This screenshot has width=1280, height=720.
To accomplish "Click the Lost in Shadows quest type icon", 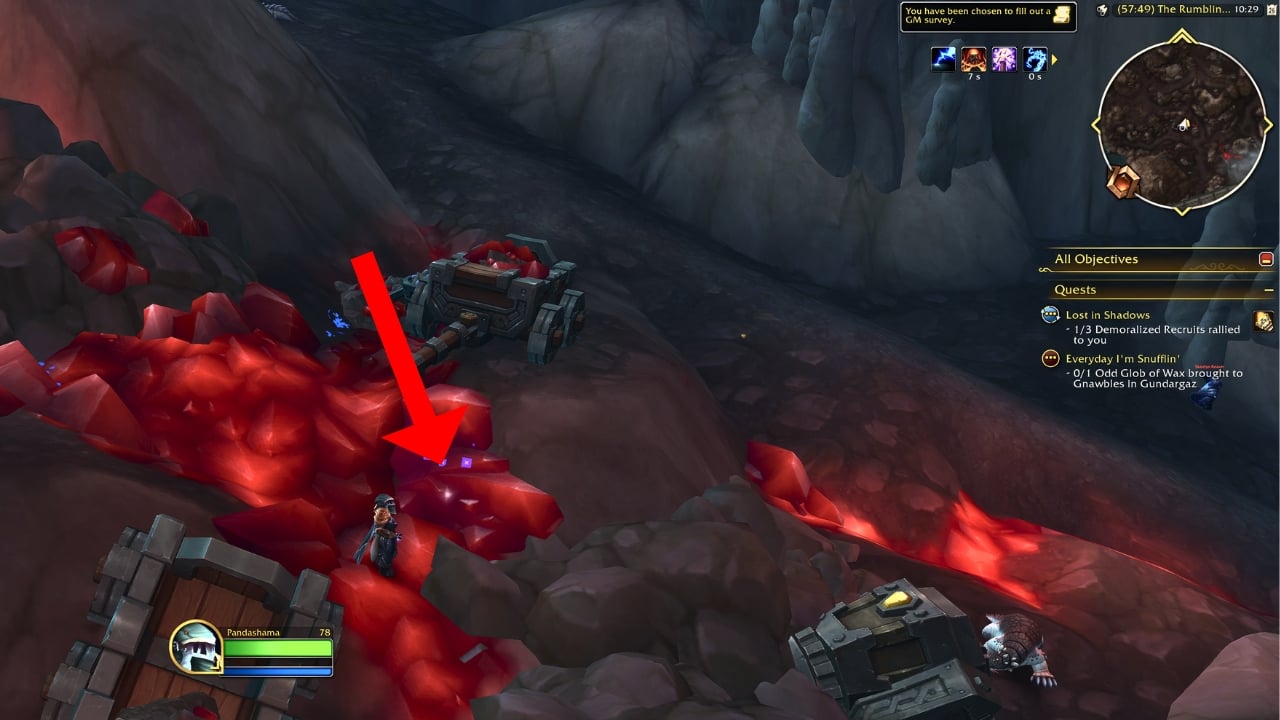I will 1048,314.
